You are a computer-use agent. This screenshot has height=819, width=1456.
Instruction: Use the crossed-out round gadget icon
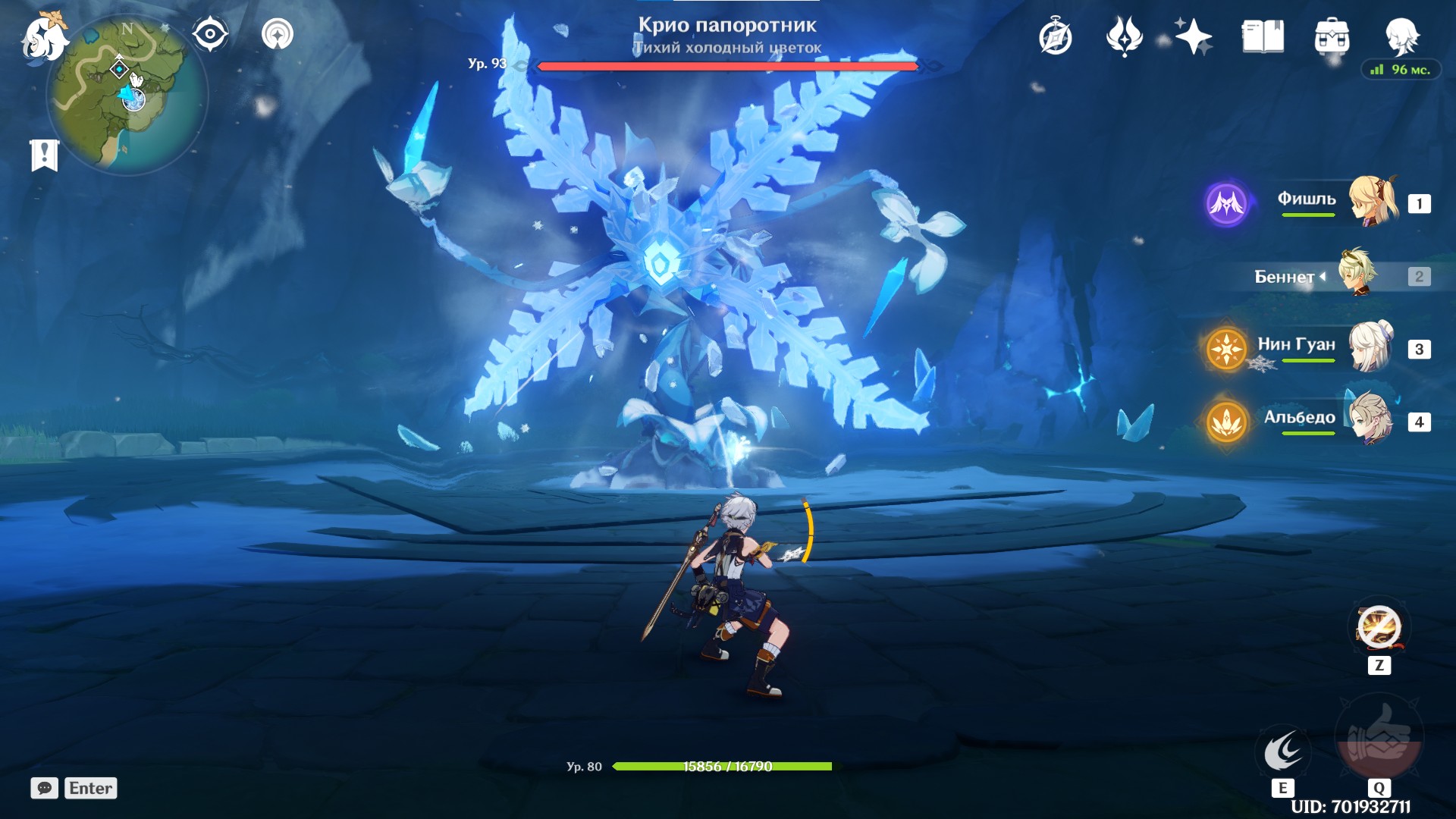(1379, 628)
